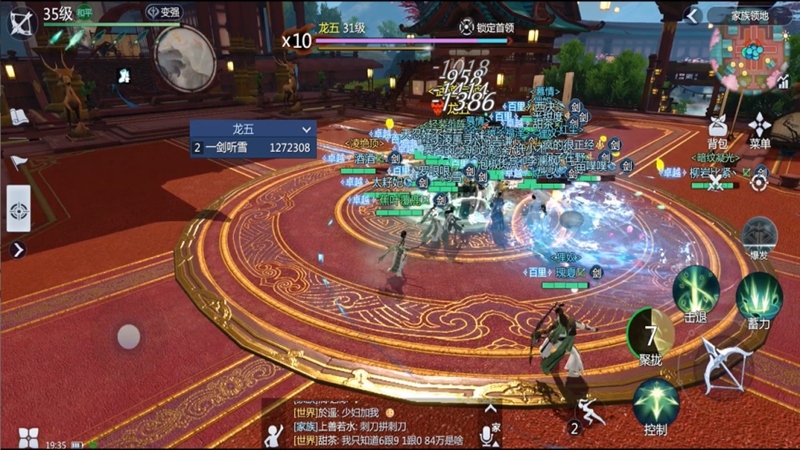The image size is (800, 450).
Task: Tap the 变强 power-up button
Action: coord(164,12)
